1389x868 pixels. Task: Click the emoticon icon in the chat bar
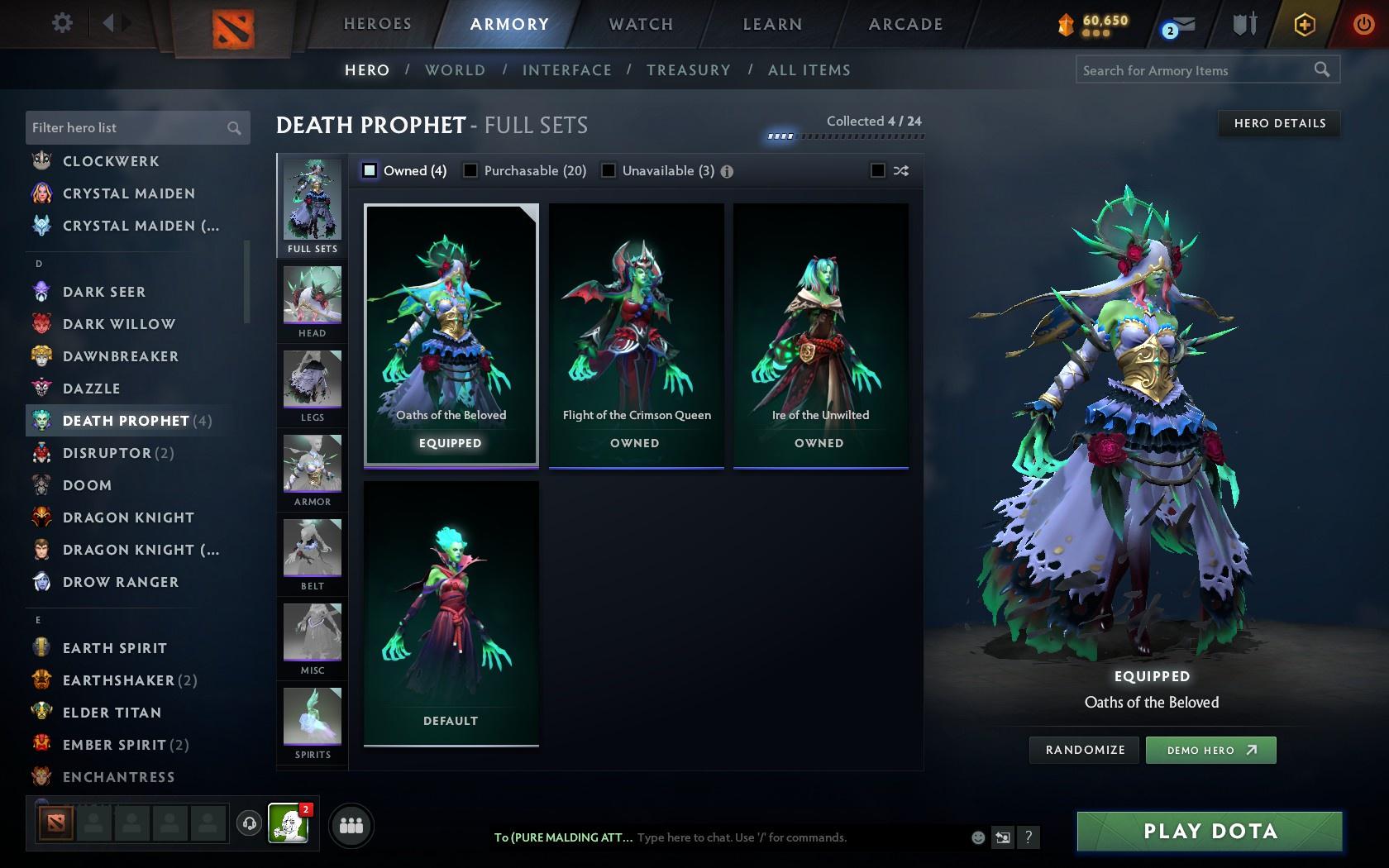pos(978,837)
